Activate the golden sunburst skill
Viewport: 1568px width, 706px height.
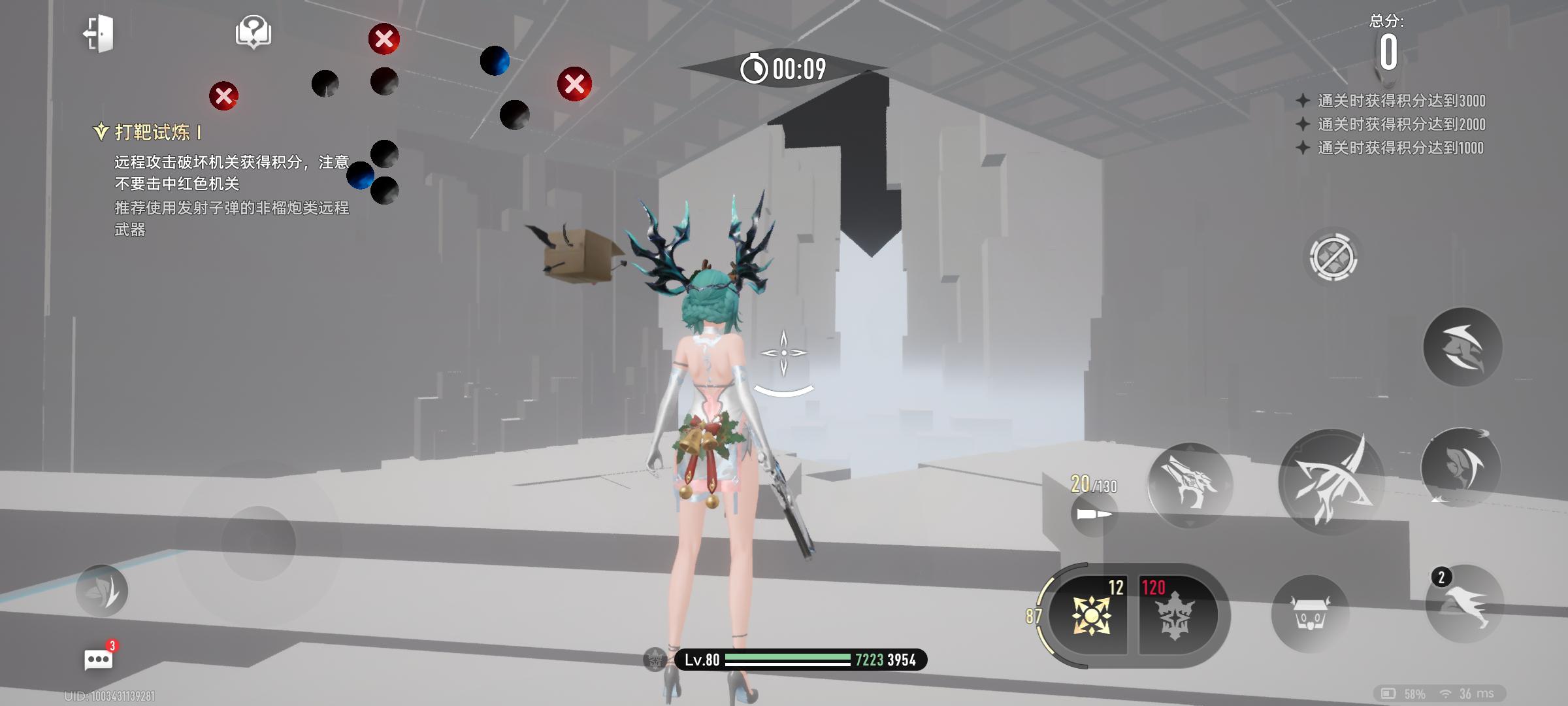(1090, 615)
